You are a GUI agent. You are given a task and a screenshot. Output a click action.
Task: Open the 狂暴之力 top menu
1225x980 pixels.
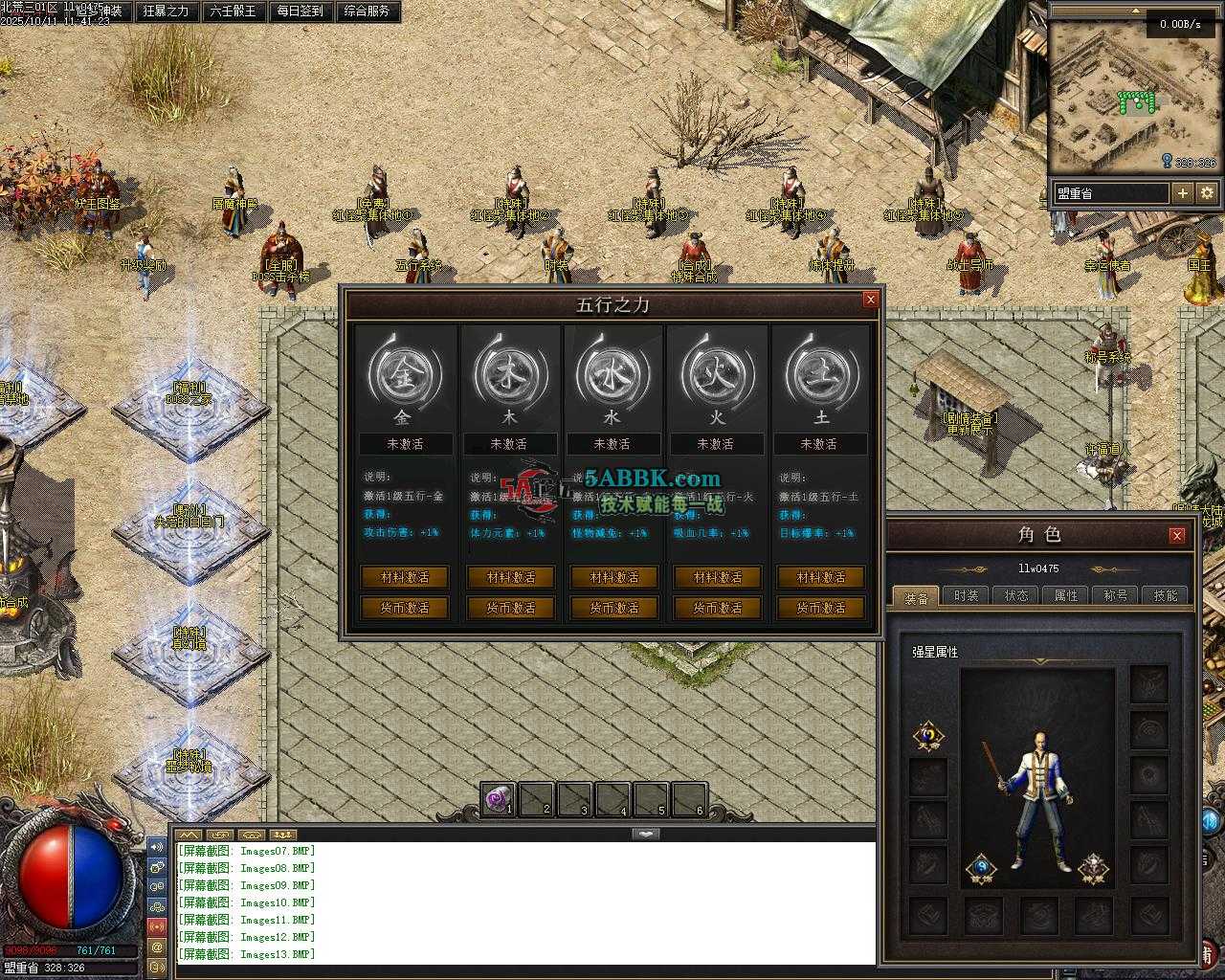point(166,11)
